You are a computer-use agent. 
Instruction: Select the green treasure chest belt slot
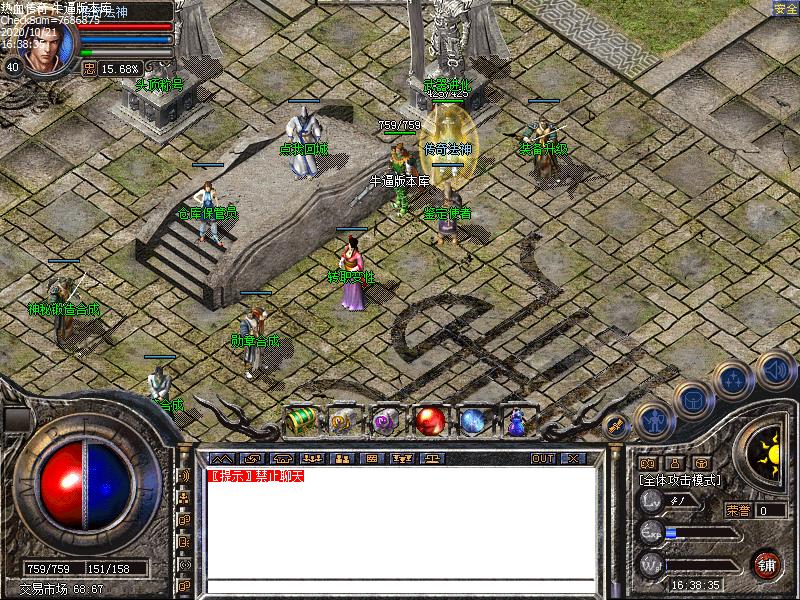[301, 421]
